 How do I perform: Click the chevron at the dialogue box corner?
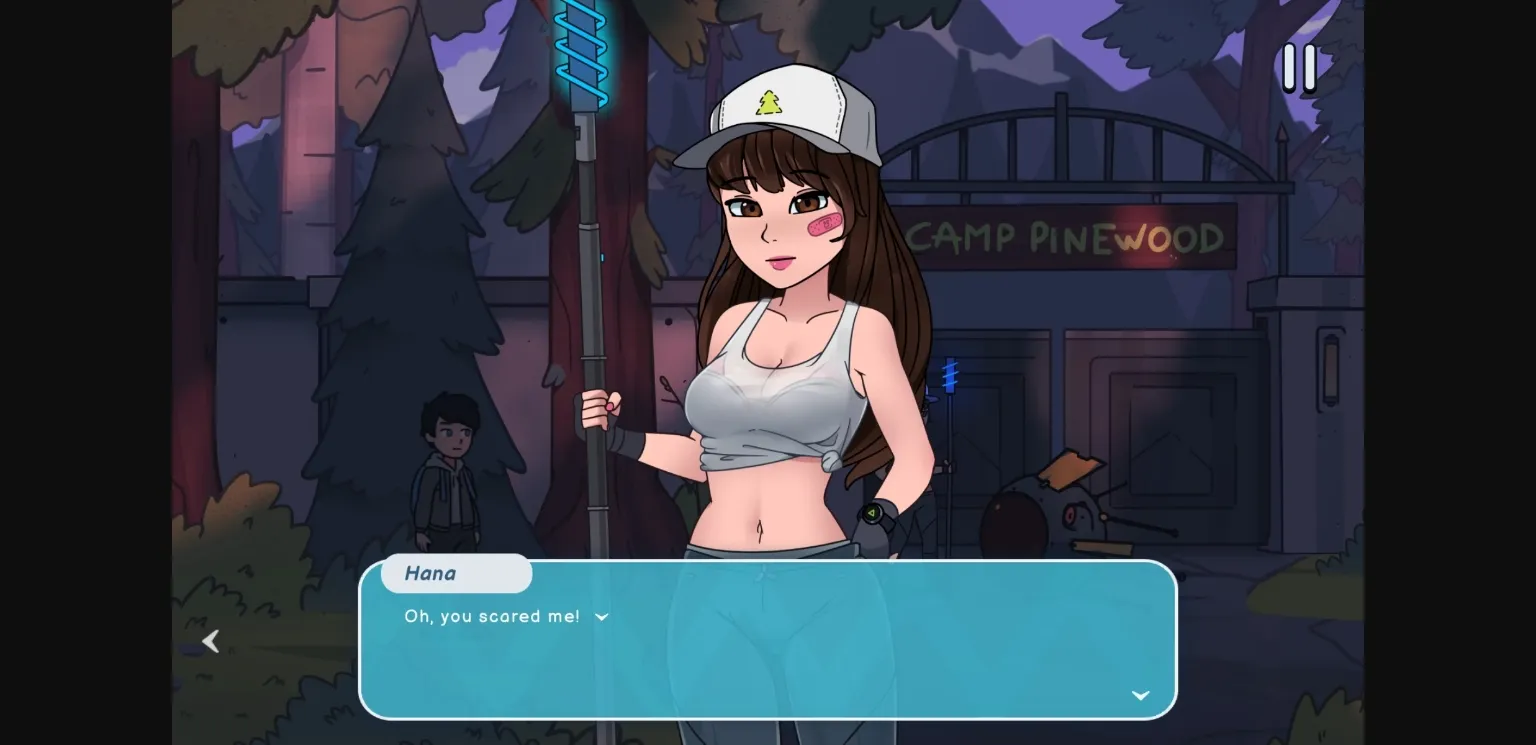coord(1139,695)
